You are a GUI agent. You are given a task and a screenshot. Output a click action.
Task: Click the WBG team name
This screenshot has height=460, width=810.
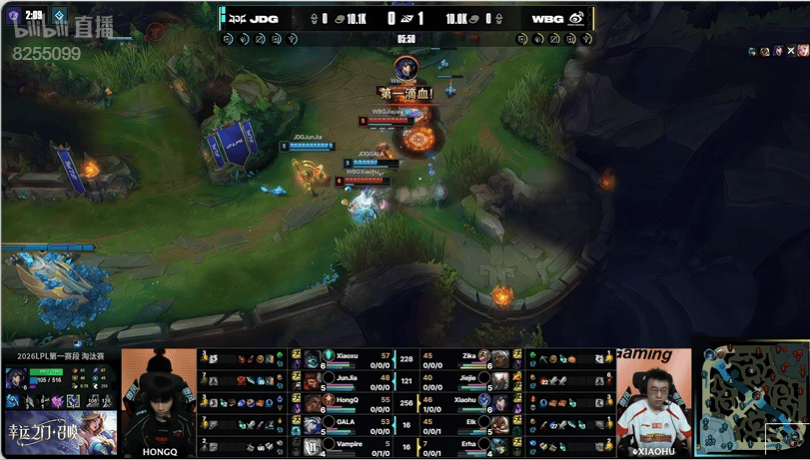pos(547,18)
